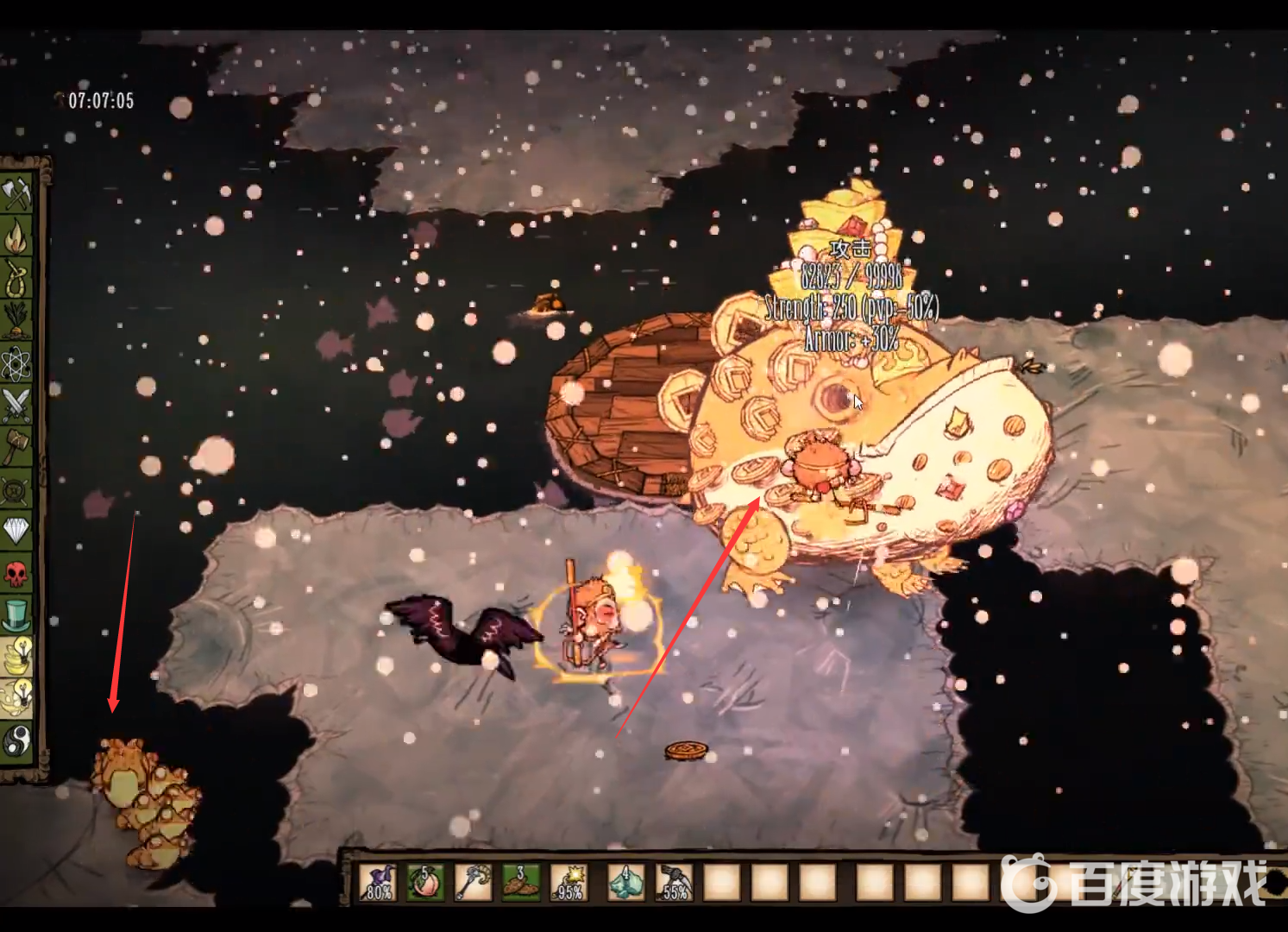
Task: Select the stack of 5 peaches
Action: 426,882
